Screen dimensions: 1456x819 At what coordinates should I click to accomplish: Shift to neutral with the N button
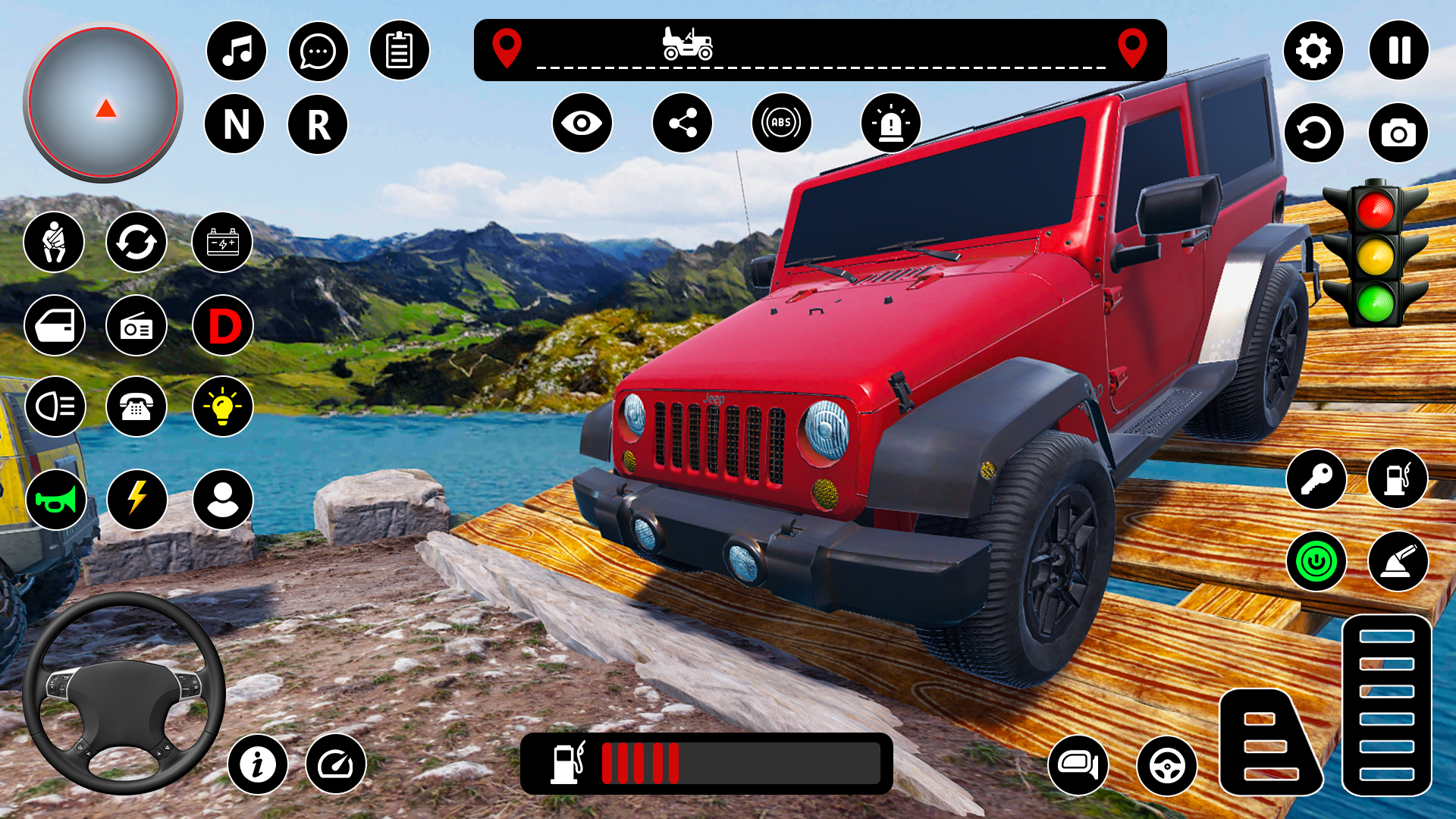pyautogui.click(x=235, y=124)
